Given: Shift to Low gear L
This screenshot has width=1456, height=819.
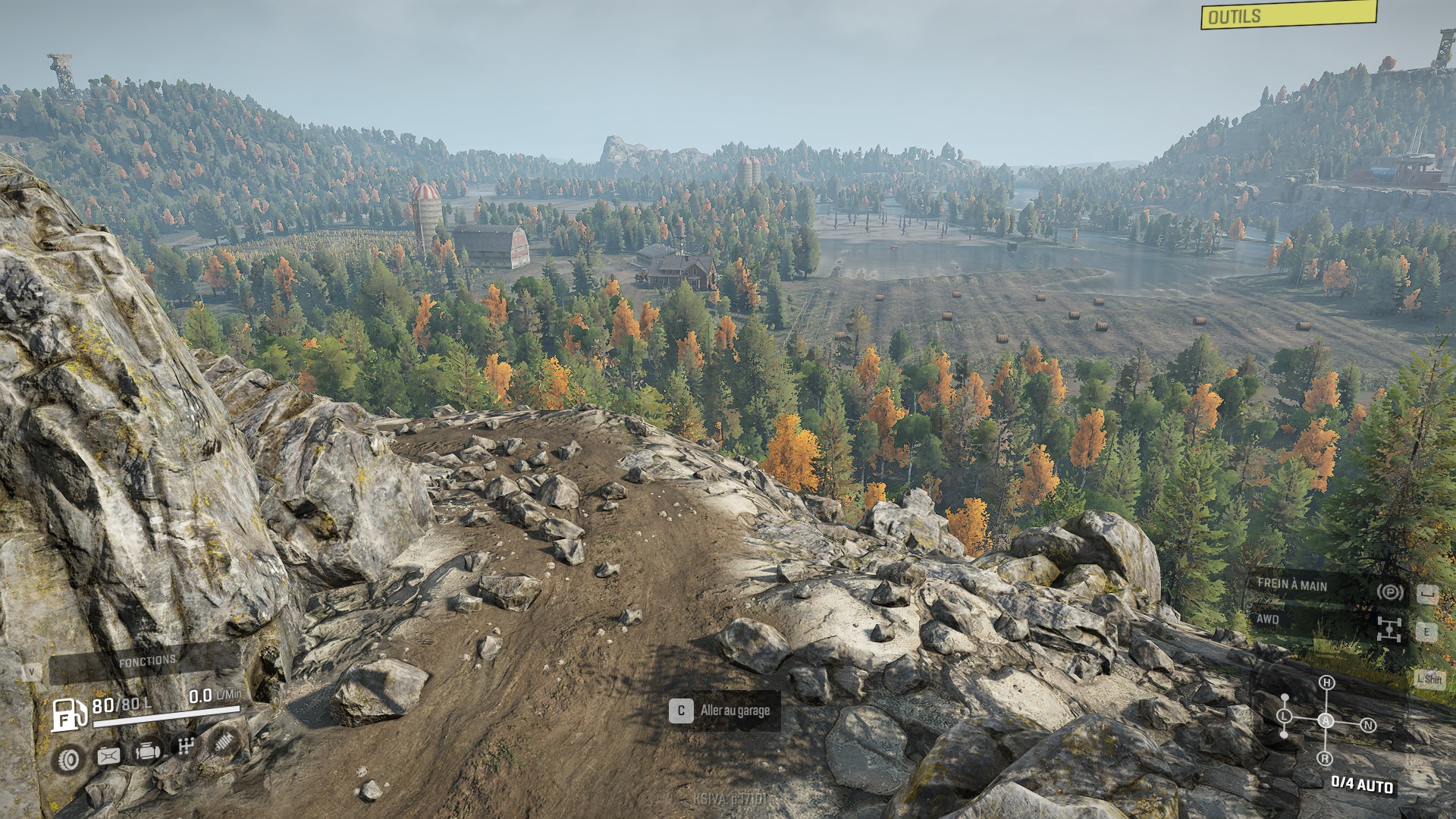Looking at the screenshot, I should pyautogui.click(x=1284, y=716).
